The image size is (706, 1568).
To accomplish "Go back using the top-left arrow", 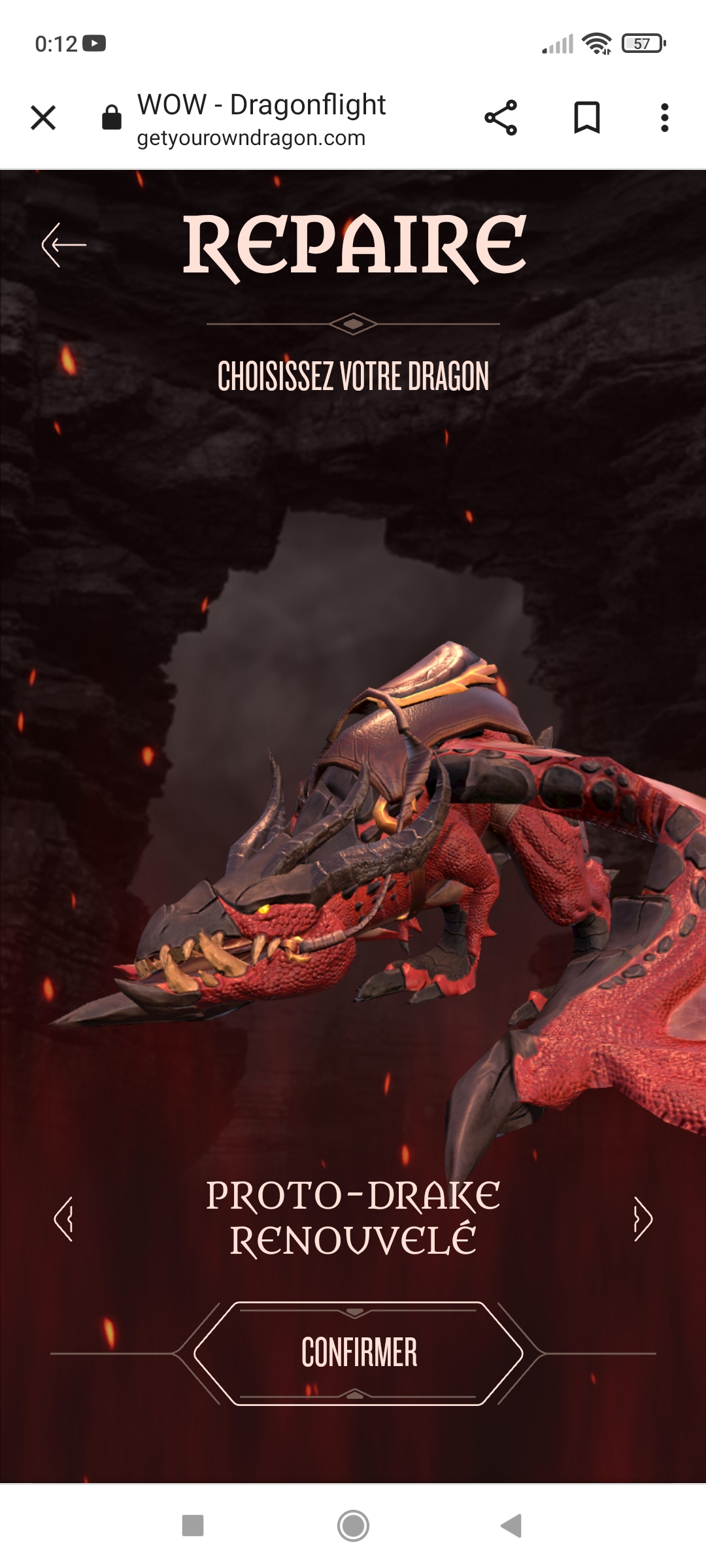I will [64, 245].
